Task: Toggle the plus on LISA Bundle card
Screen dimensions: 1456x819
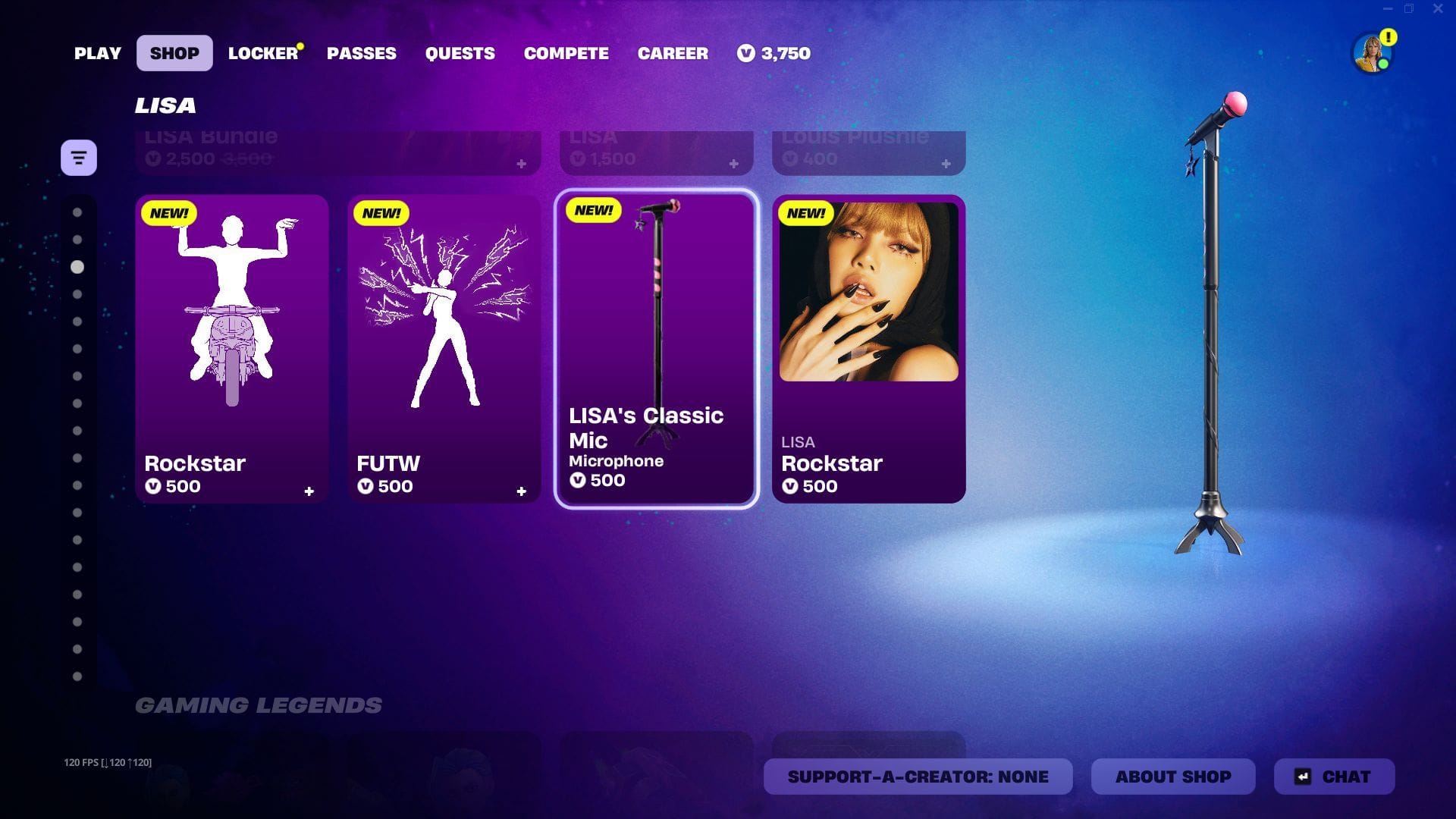Action: (x=520, y=162)
